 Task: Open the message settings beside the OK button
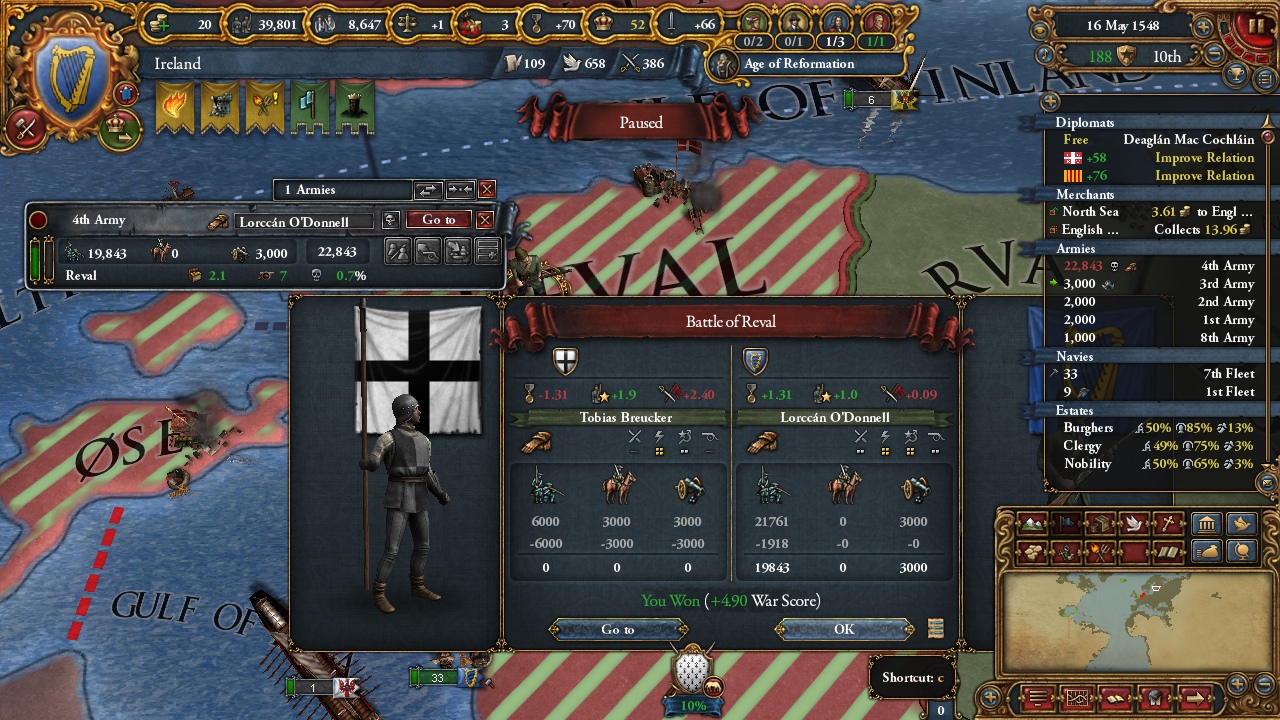pyautogui.click(x=935, y=629)
